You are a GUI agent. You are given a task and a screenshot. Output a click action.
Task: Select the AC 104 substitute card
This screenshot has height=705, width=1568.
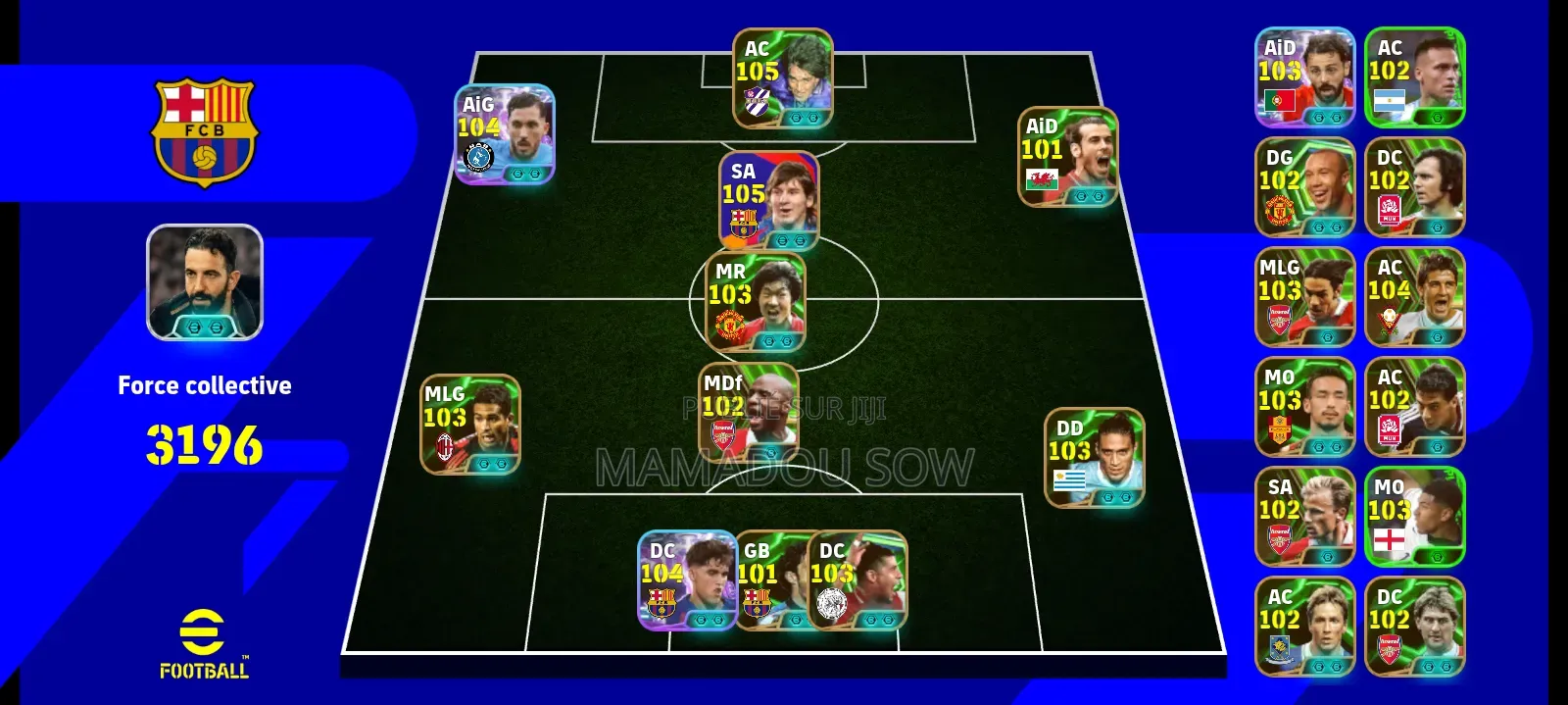click(x=1414, y=297)
